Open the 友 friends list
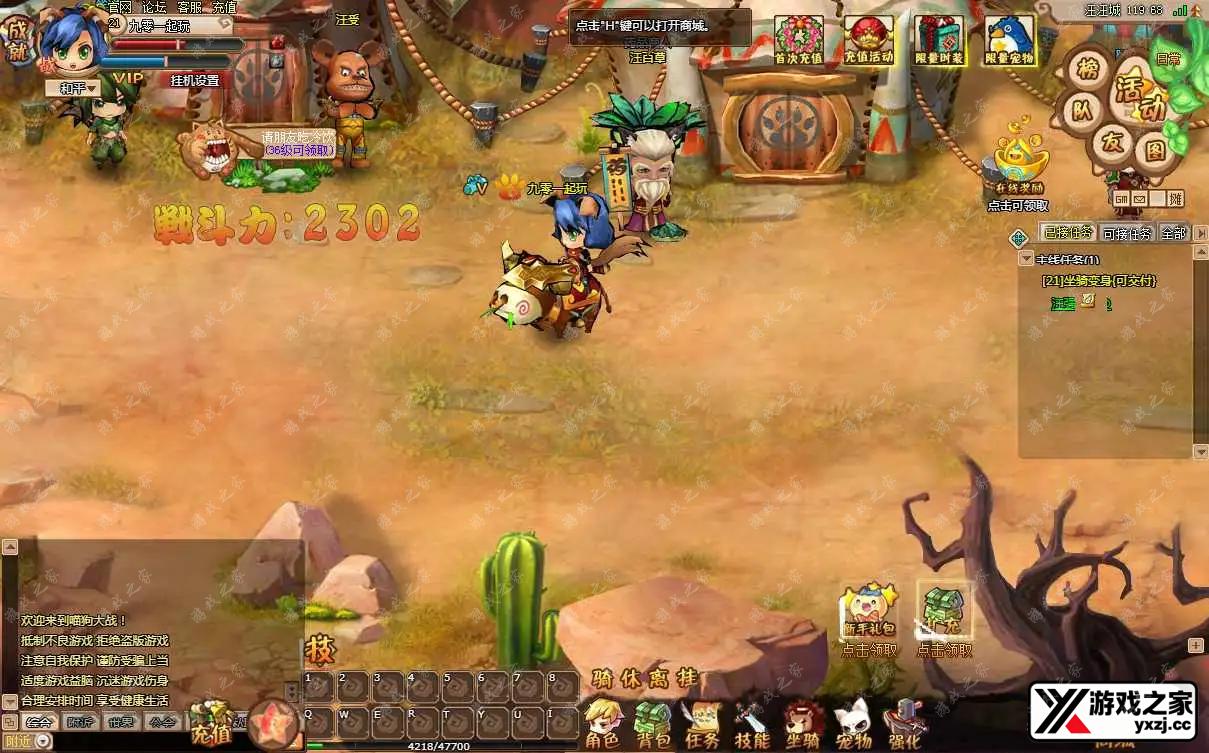Screen dimensions: 1209x753 [x=1112, y=142]
